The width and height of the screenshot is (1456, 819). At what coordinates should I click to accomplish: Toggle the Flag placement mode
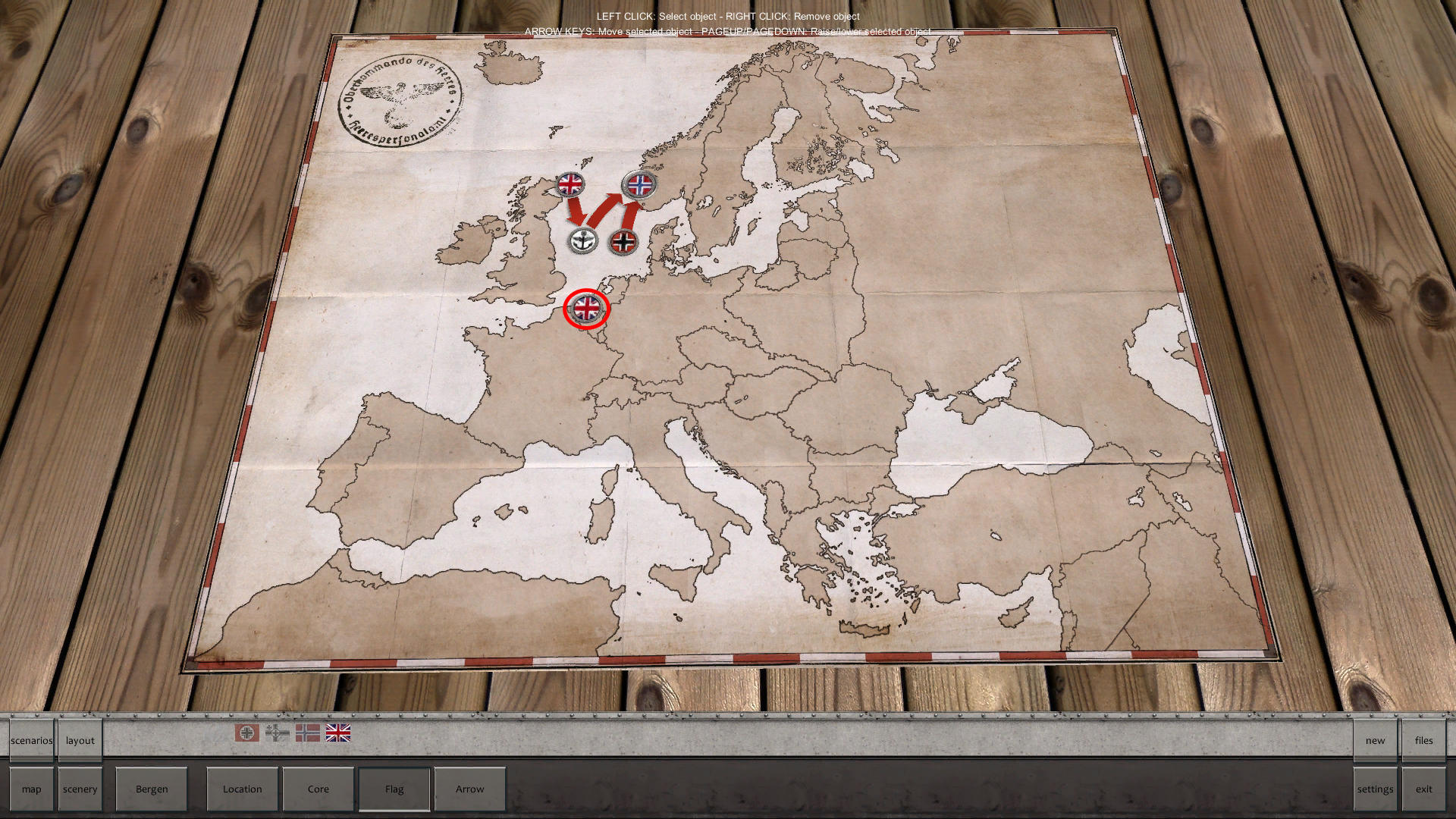pos(394,789)
